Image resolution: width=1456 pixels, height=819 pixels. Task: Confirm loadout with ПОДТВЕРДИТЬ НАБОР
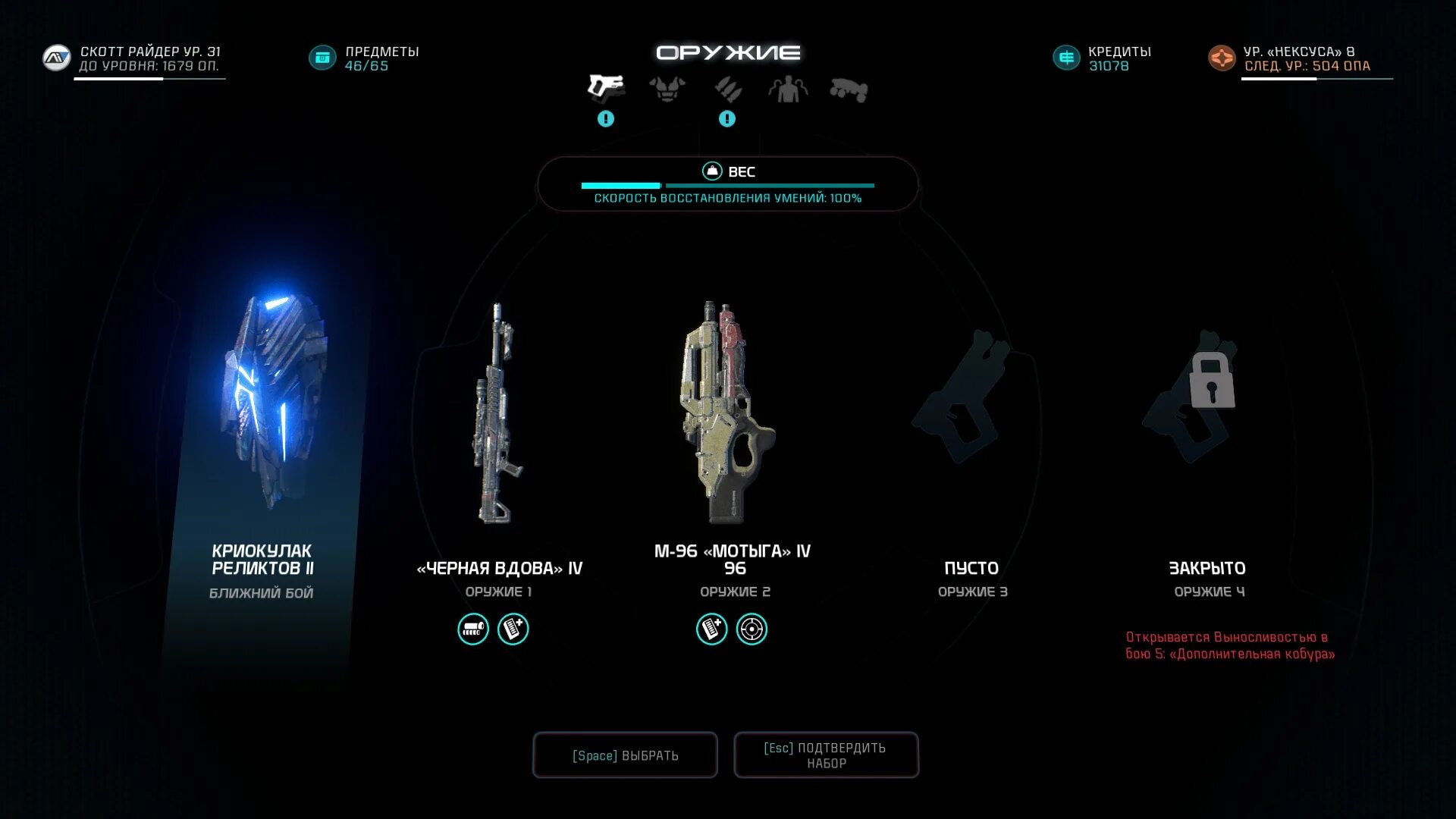(826, 755)
